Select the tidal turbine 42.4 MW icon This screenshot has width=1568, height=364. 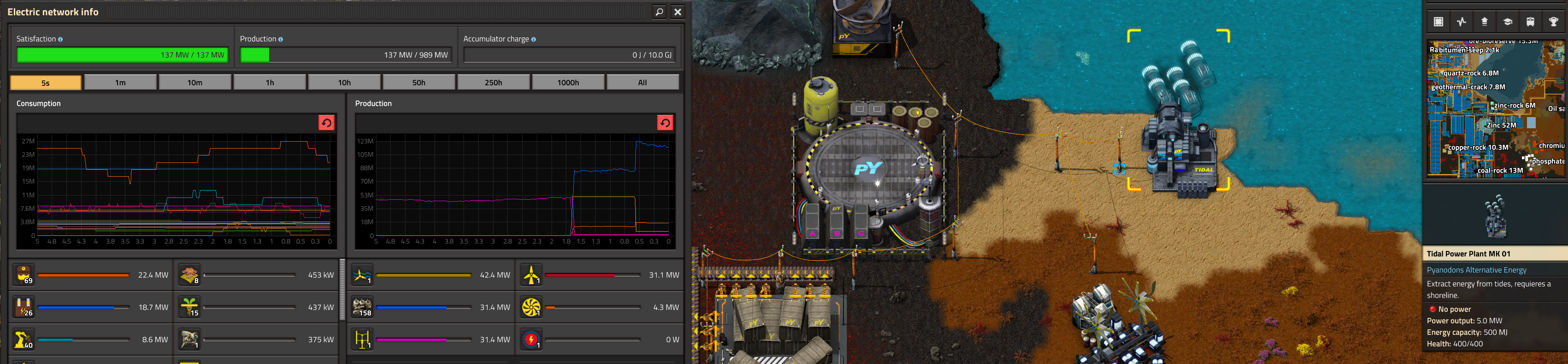tap(363, 275)
